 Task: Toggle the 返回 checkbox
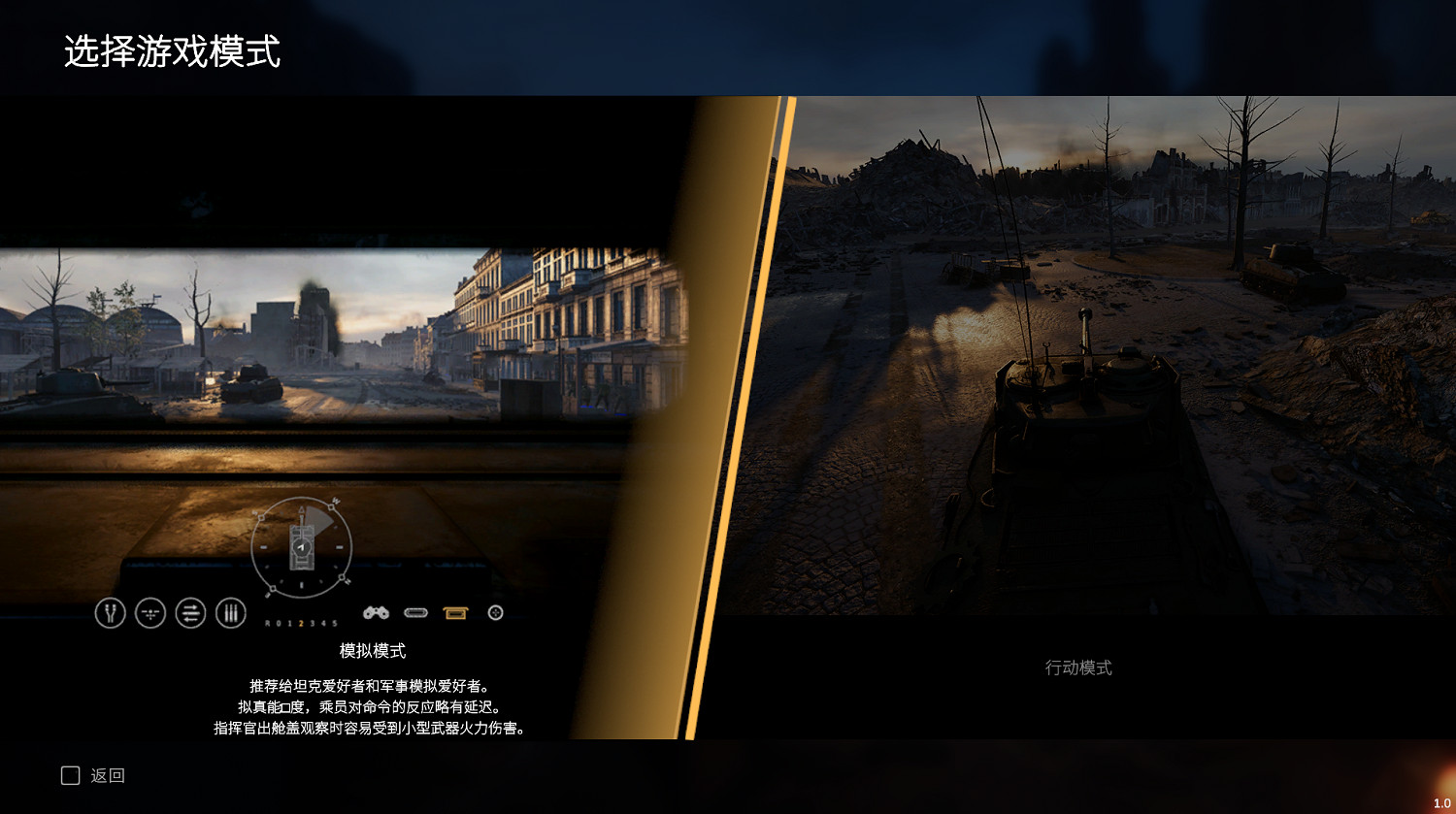click(x=69, y=775)
